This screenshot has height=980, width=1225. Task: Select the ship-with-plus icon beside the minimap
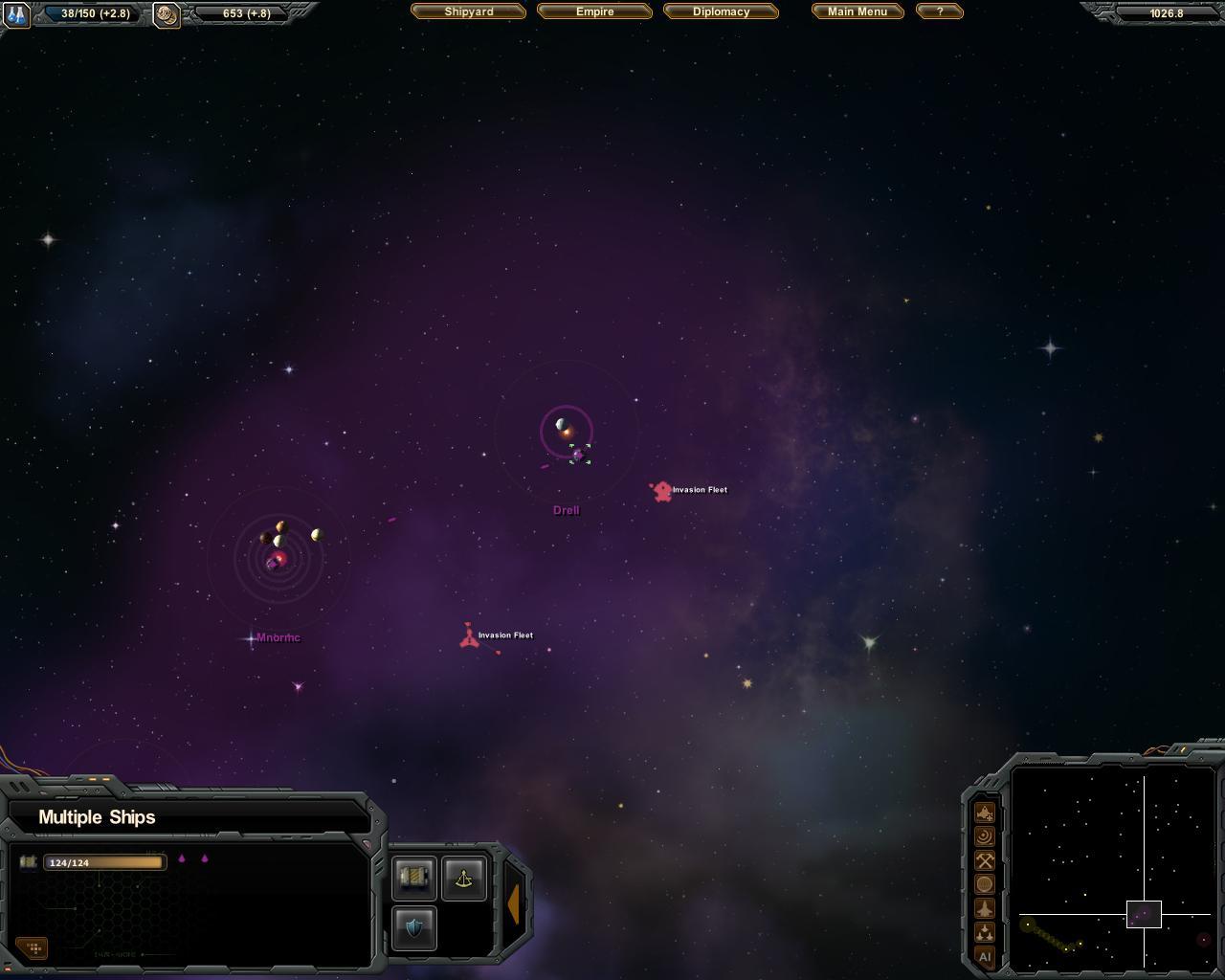click(985, 813)
